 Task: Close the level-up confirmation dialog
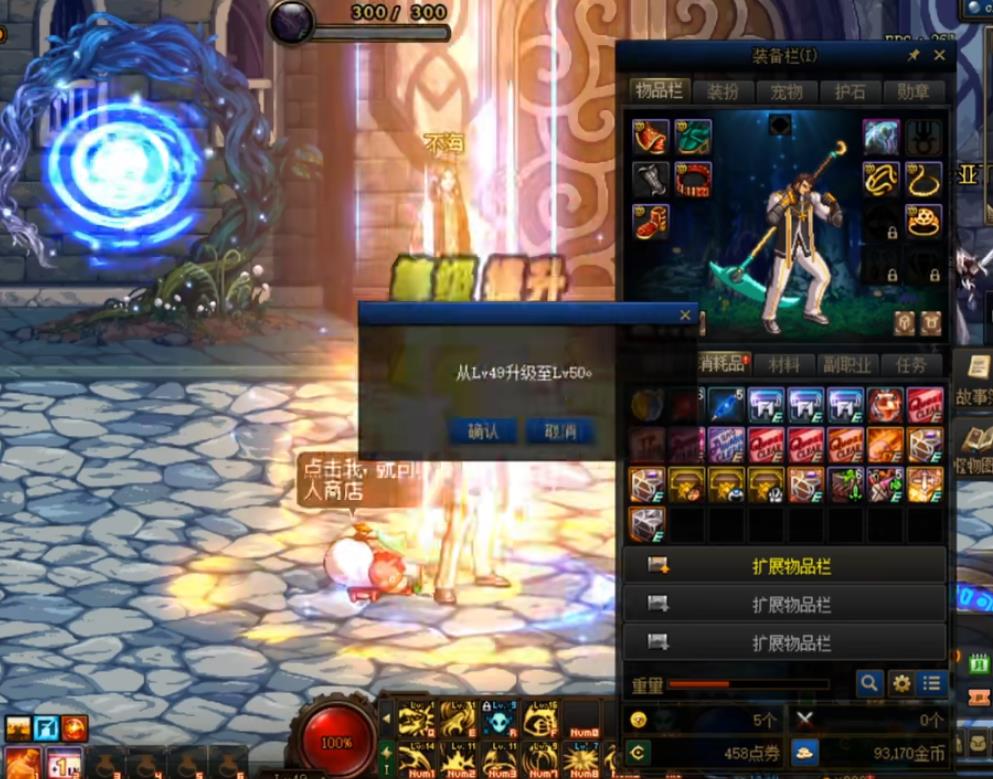pos(685,315)
